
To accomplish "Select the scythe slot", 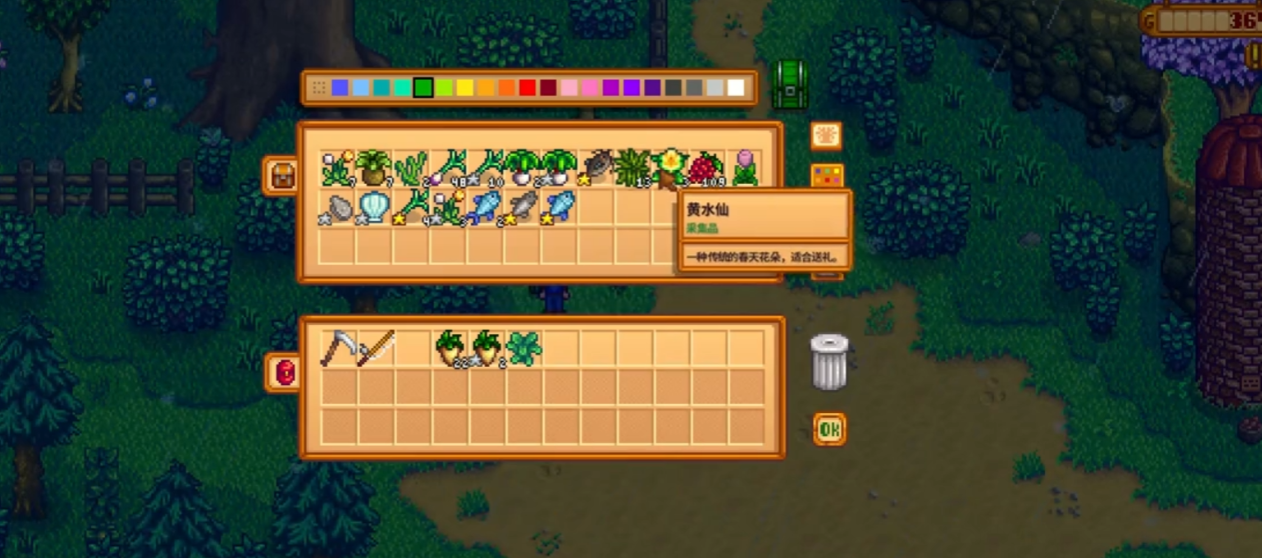I will coord(338,348).
